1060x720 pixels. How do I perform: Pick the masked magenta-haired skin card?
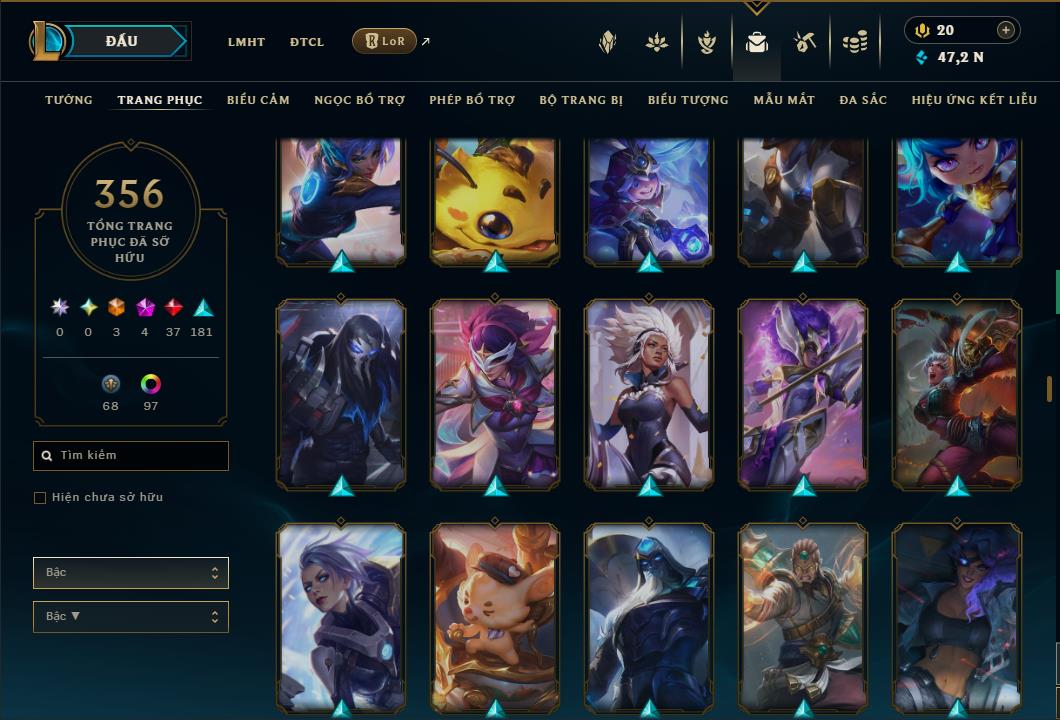[x=495, y=393]
